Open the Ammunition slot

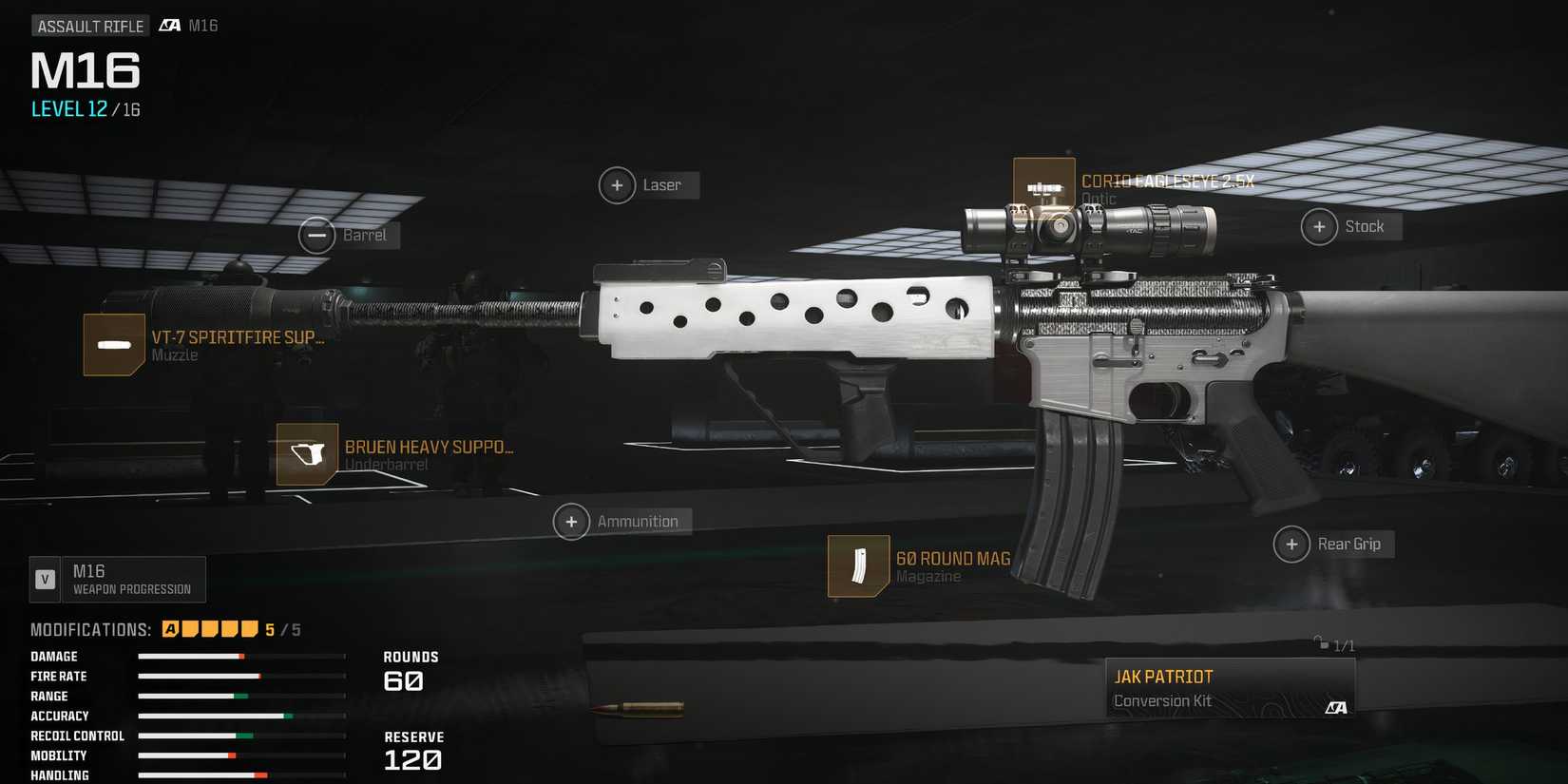(x=571, y=522)
